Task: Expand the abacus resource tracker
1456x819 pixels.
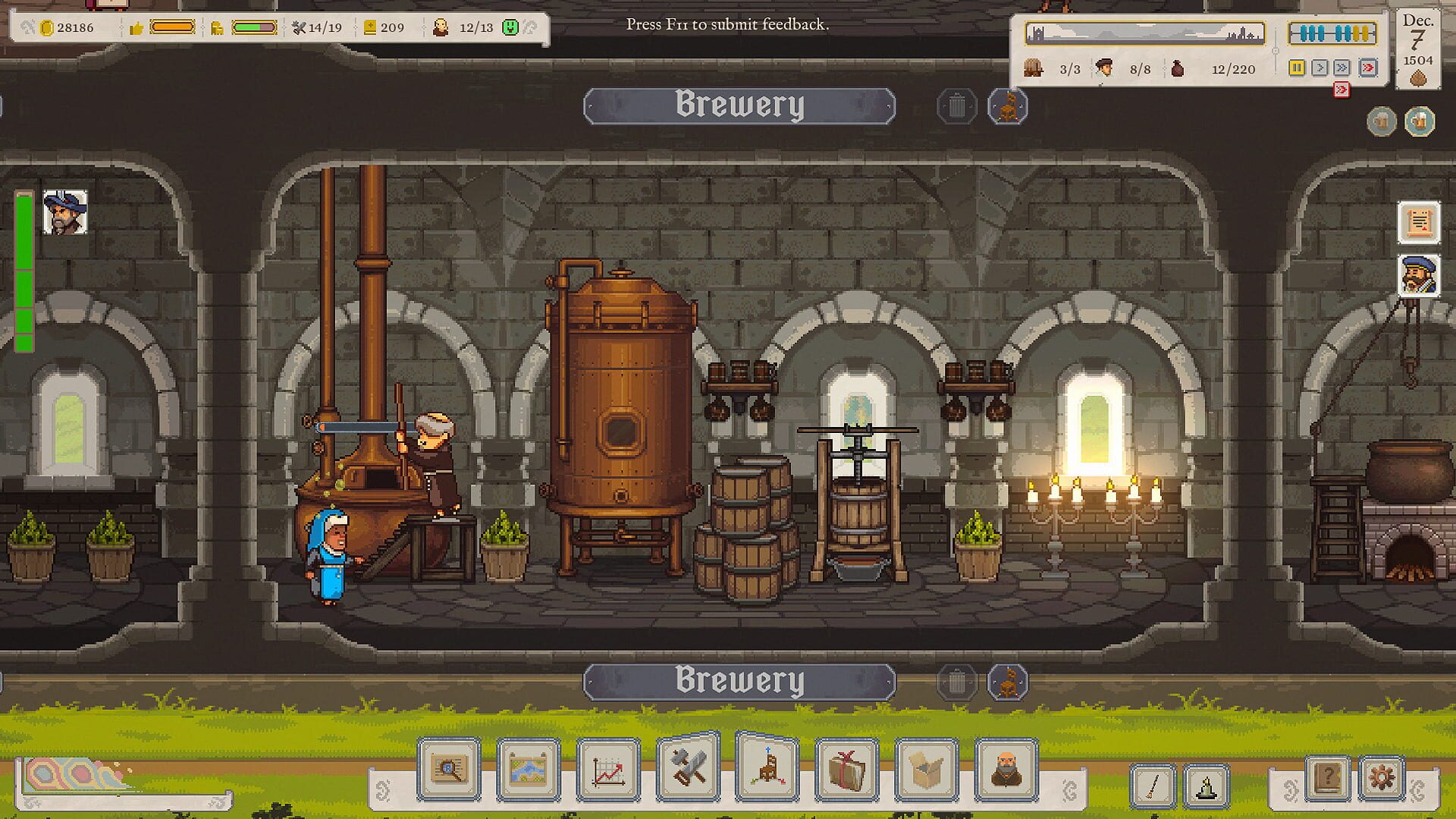Action: [x=1332, y=33]
